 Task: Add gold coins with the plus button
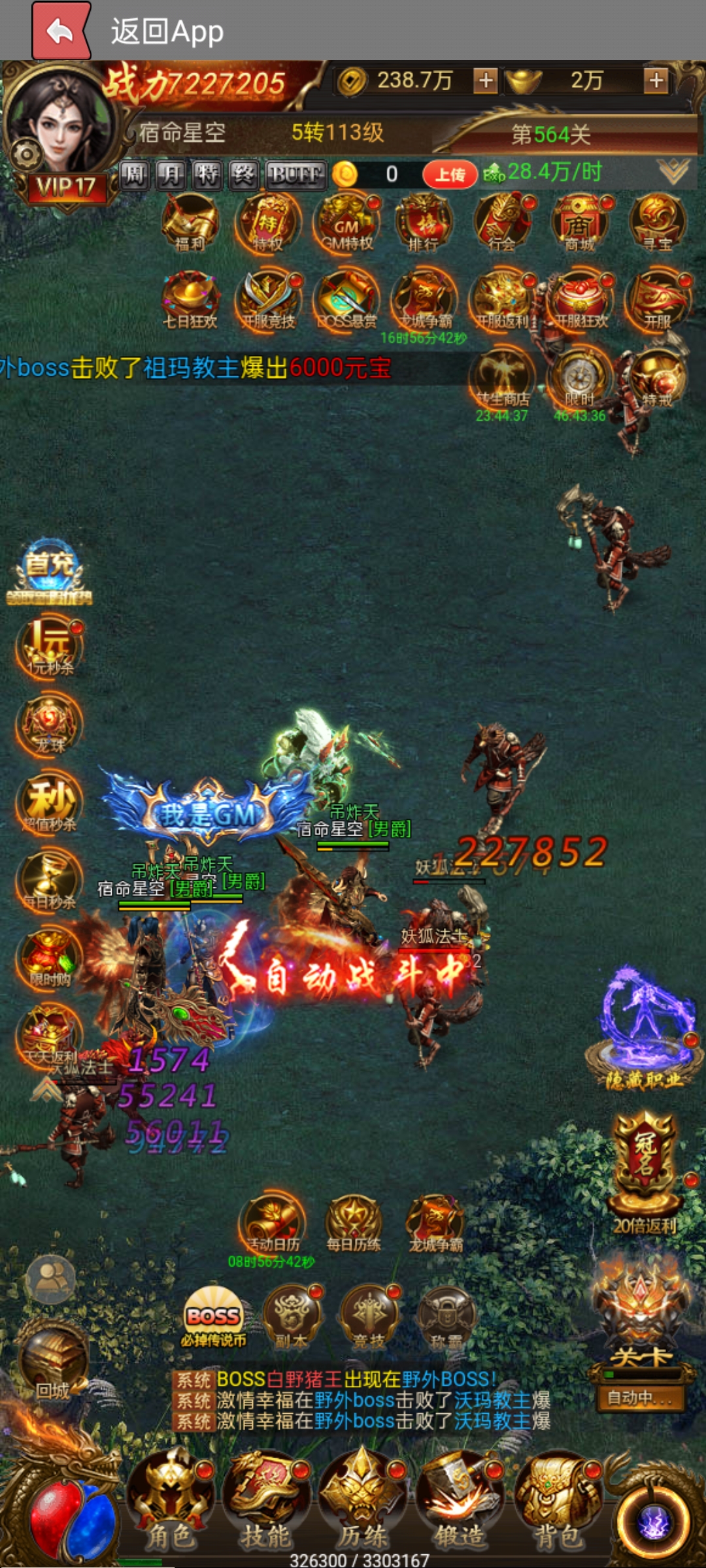pos(485,80)
